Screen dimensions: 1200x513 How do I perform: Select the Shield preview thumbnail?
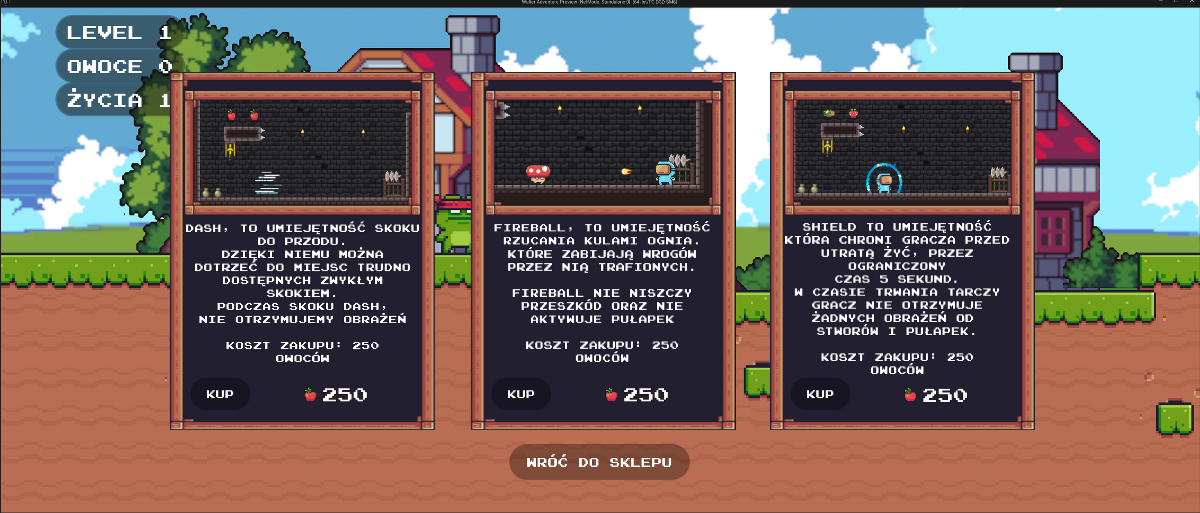[902, 147]
